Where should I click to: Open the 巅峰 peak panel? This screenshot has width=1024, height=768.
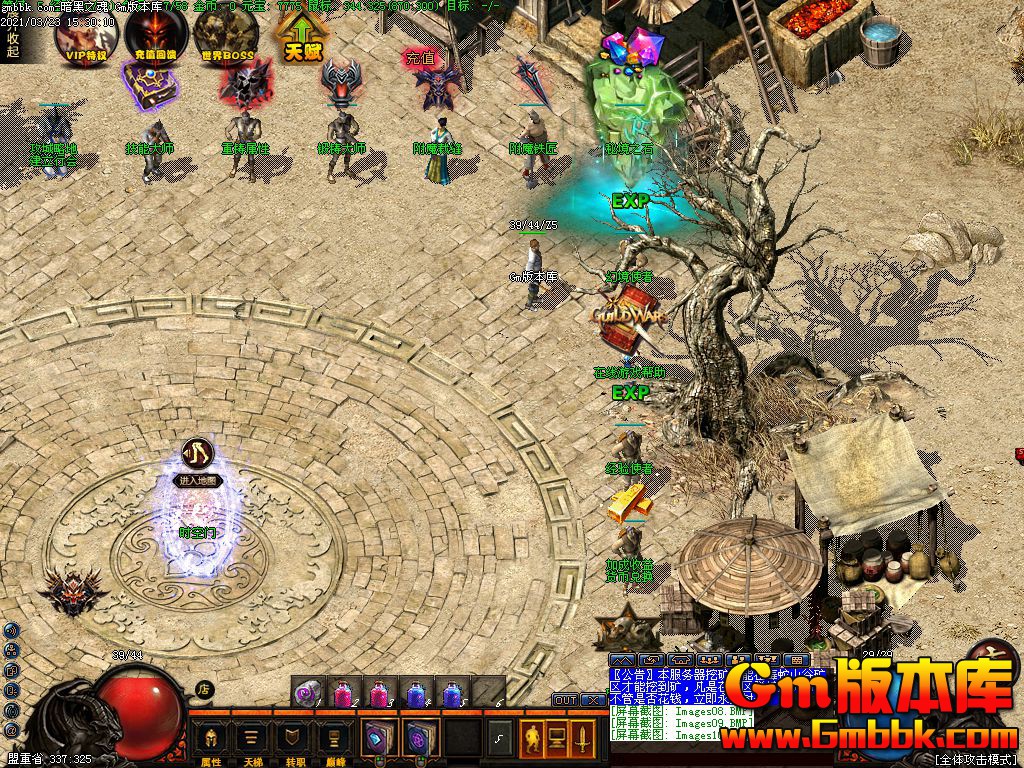pyautogui.click(x=337, y=741)
